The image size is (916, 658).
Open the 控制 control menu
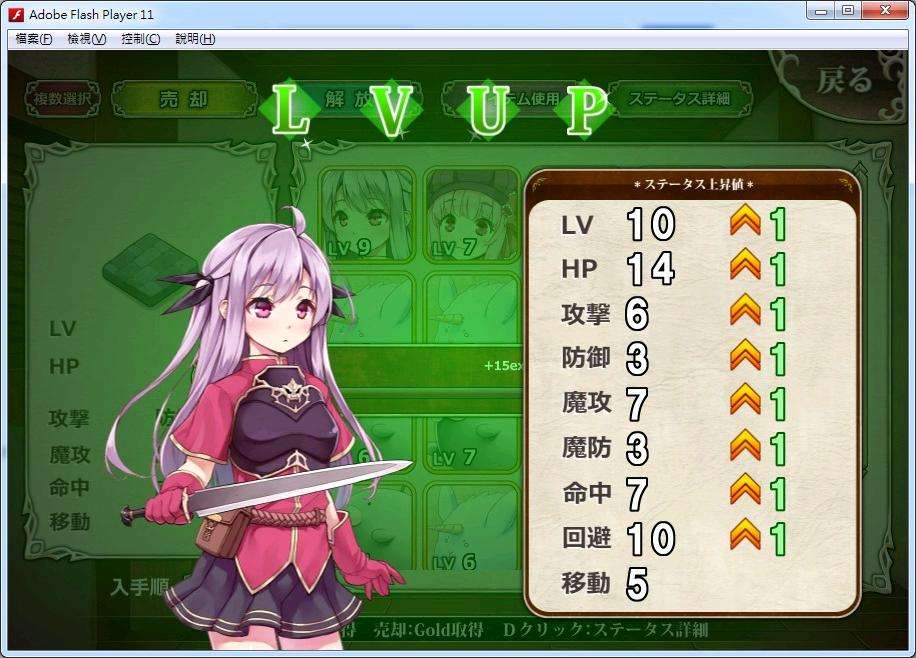(140, 39)
